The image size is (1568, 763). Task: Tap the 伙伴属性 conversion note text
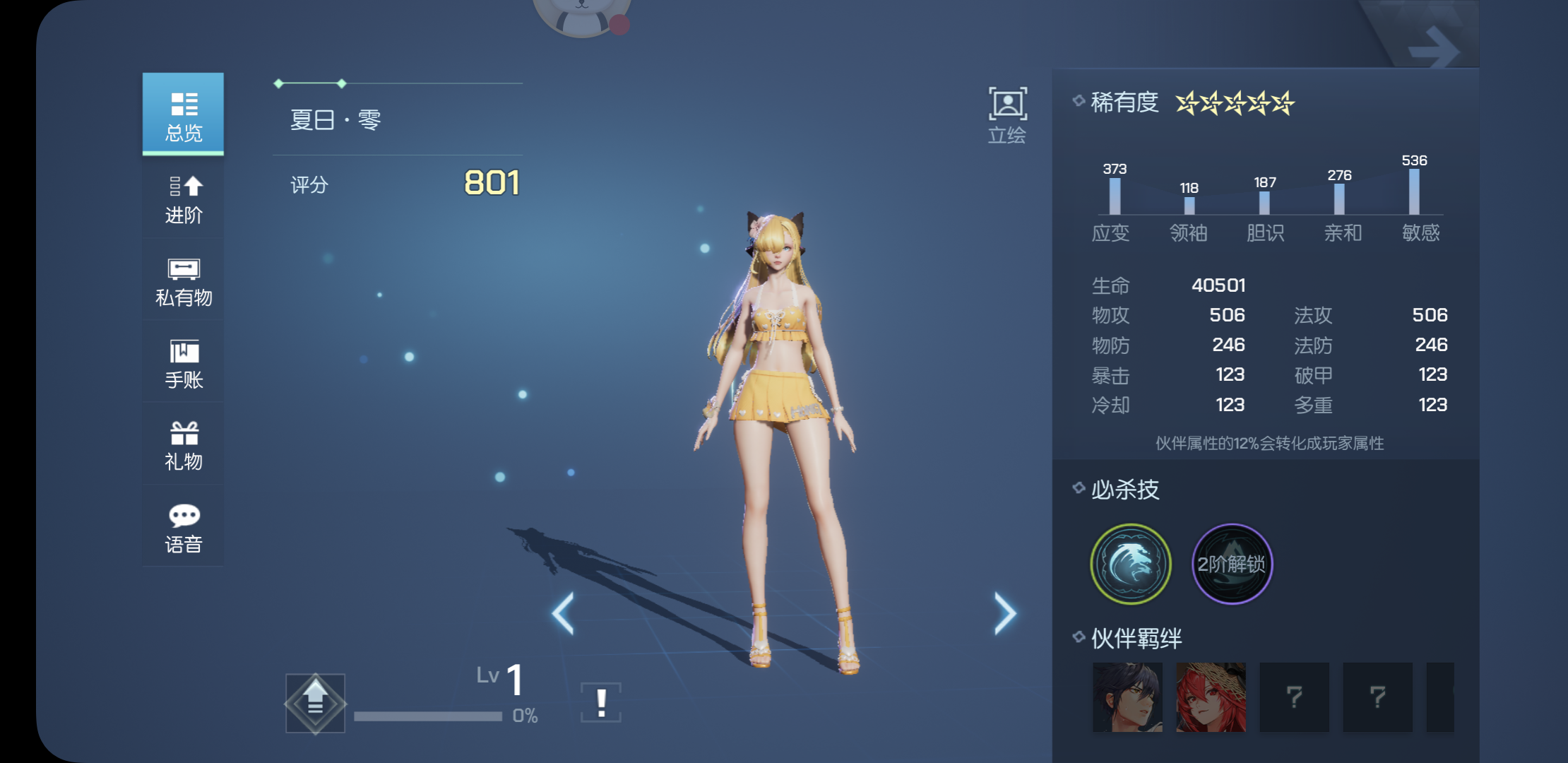(1269, 442)
